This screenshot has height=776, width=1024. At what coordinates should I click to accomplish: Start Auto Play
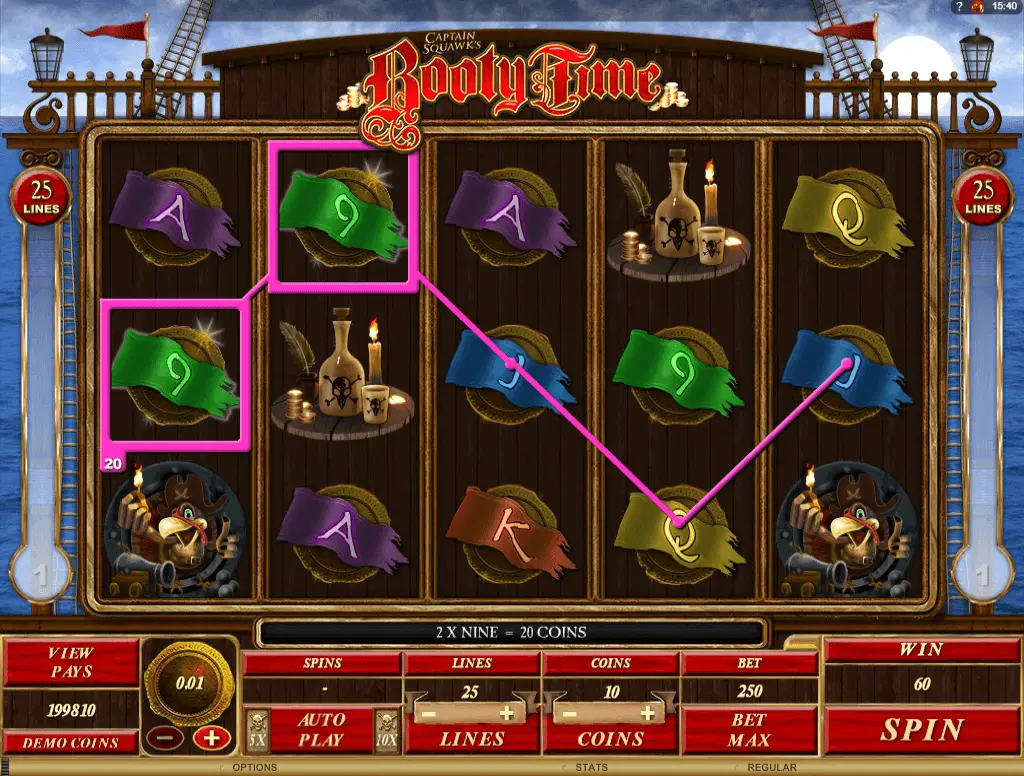(321, 730)
